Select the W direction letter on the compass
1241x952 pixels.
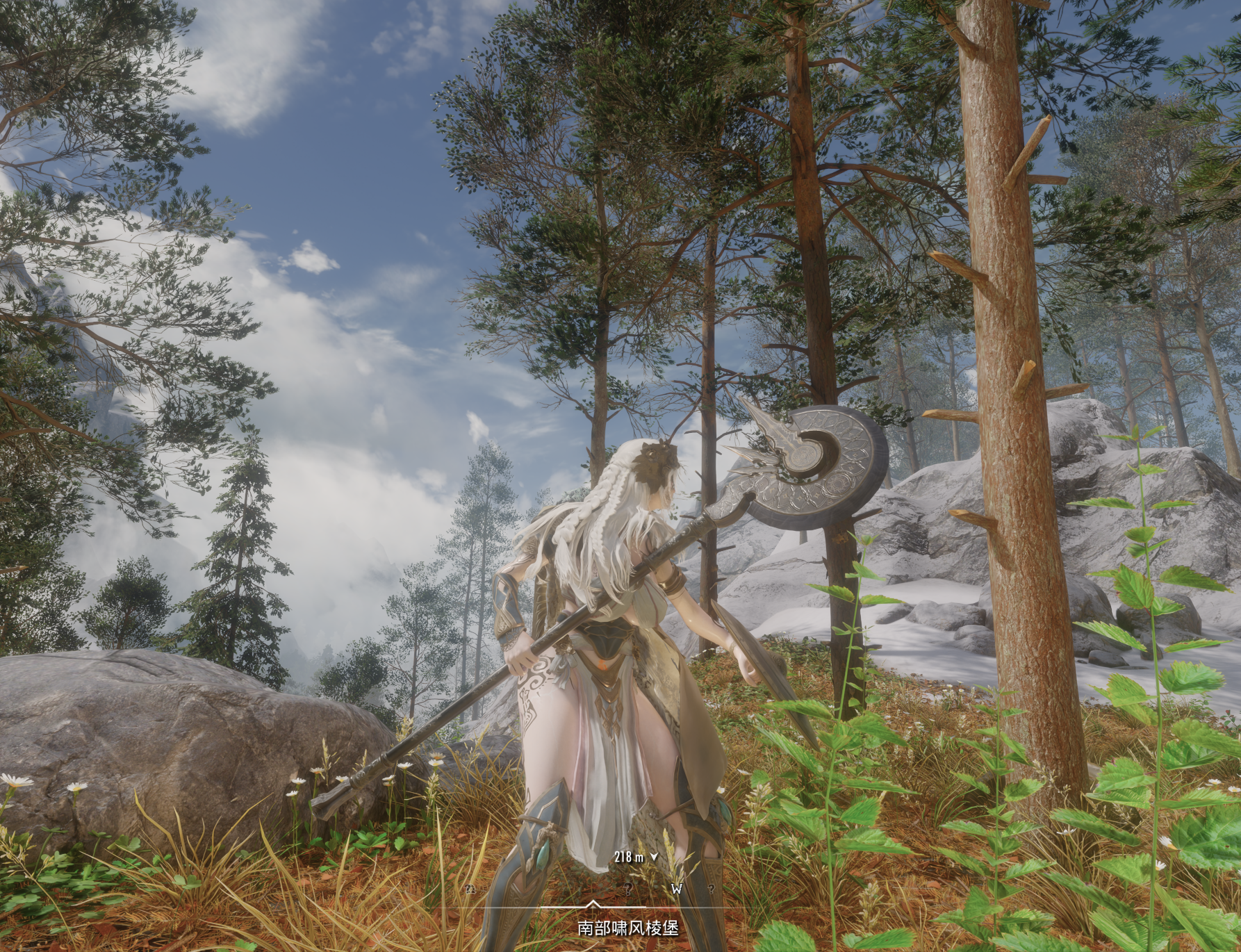pyautogui.click(x=677, y=889)
